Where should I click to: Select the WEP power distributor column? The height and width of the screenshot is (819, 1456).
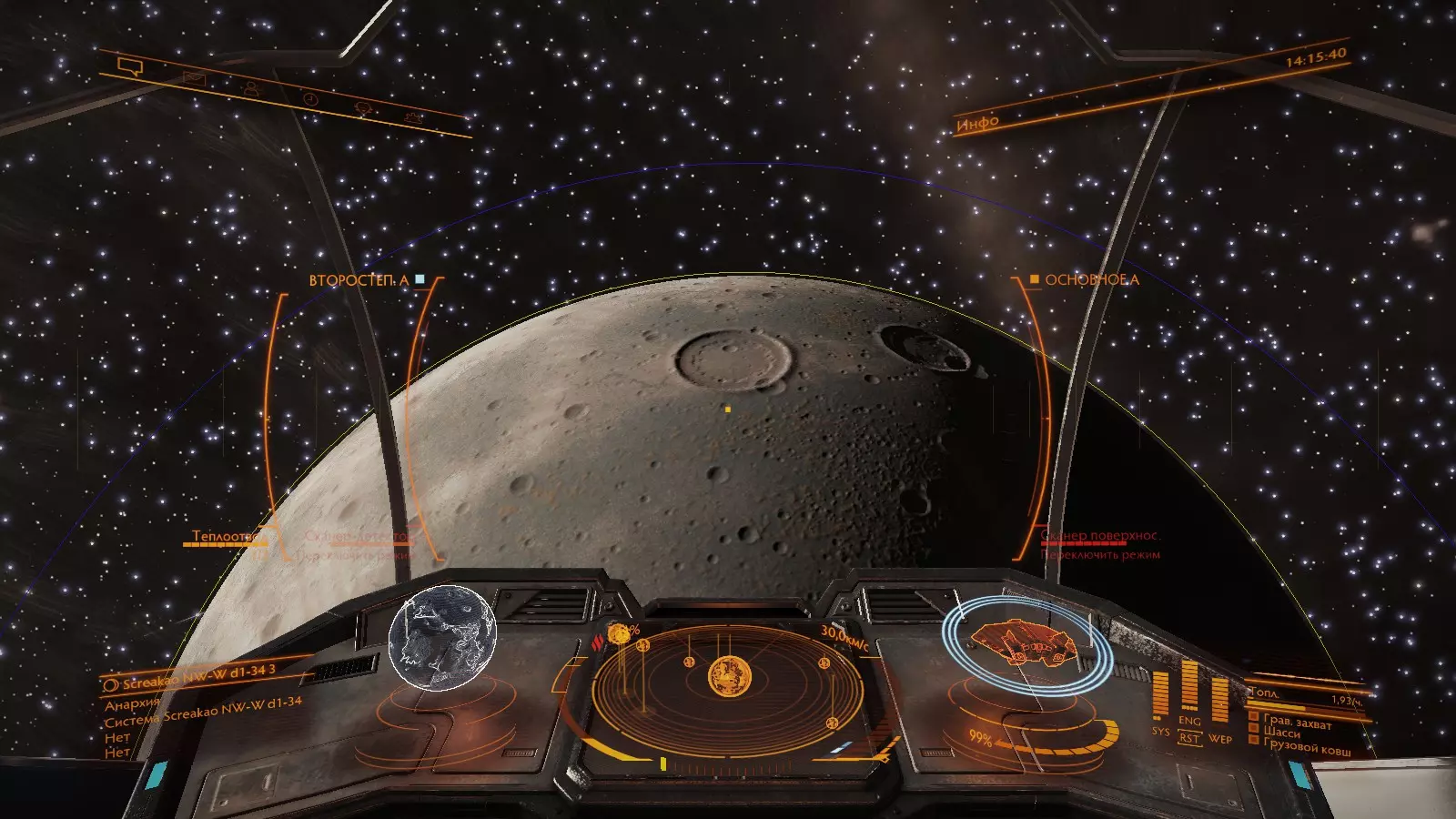[x=1219, y=703]
